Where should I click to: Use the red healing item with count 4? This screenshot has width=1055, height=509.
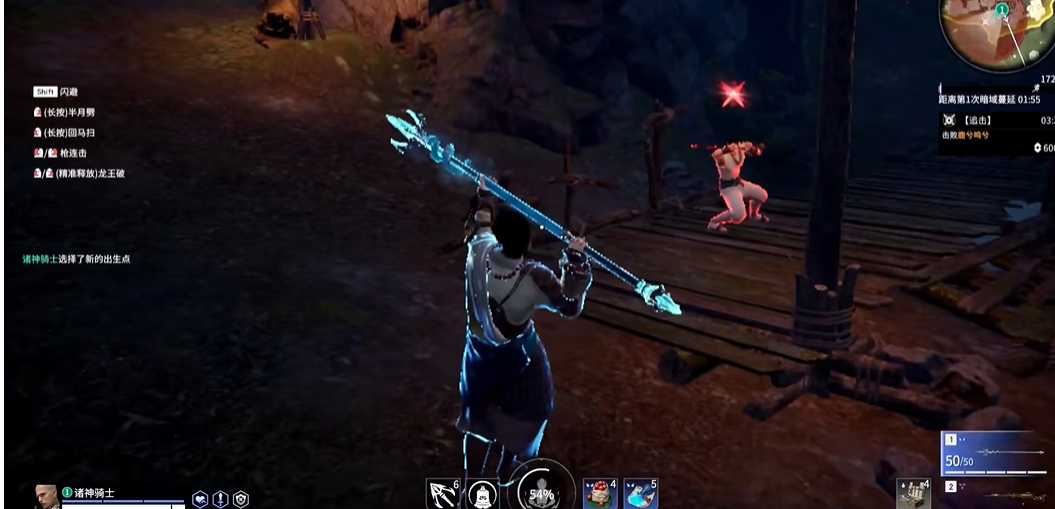599,493
